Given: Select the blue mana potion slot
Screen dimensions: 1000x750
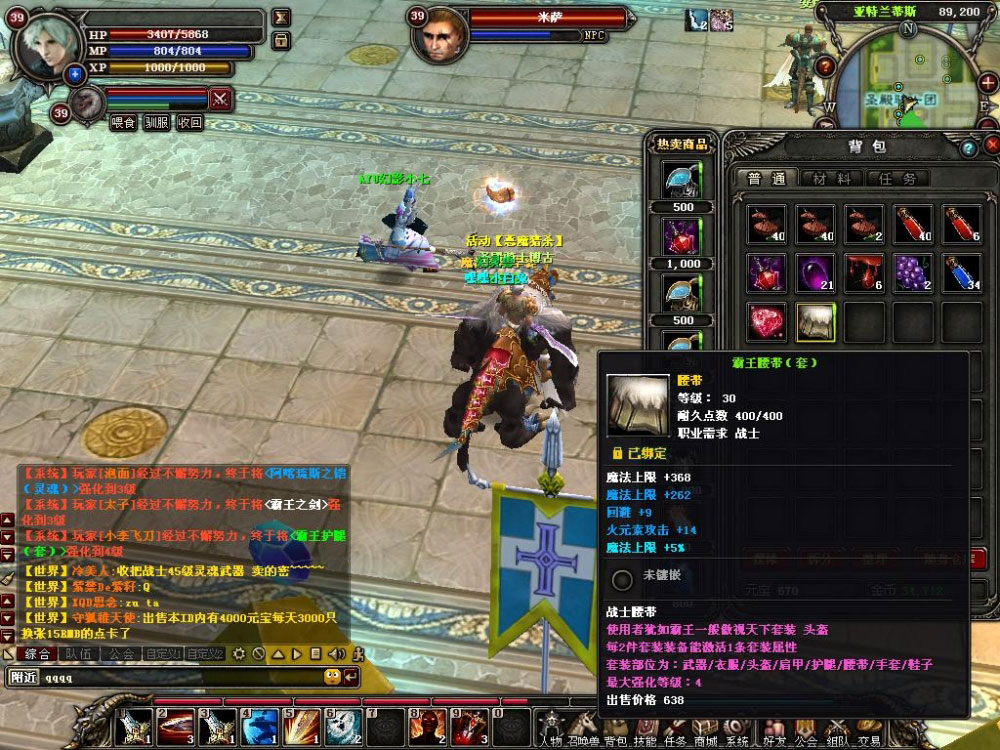Looking at the screenshot, I should coord(962,272).
